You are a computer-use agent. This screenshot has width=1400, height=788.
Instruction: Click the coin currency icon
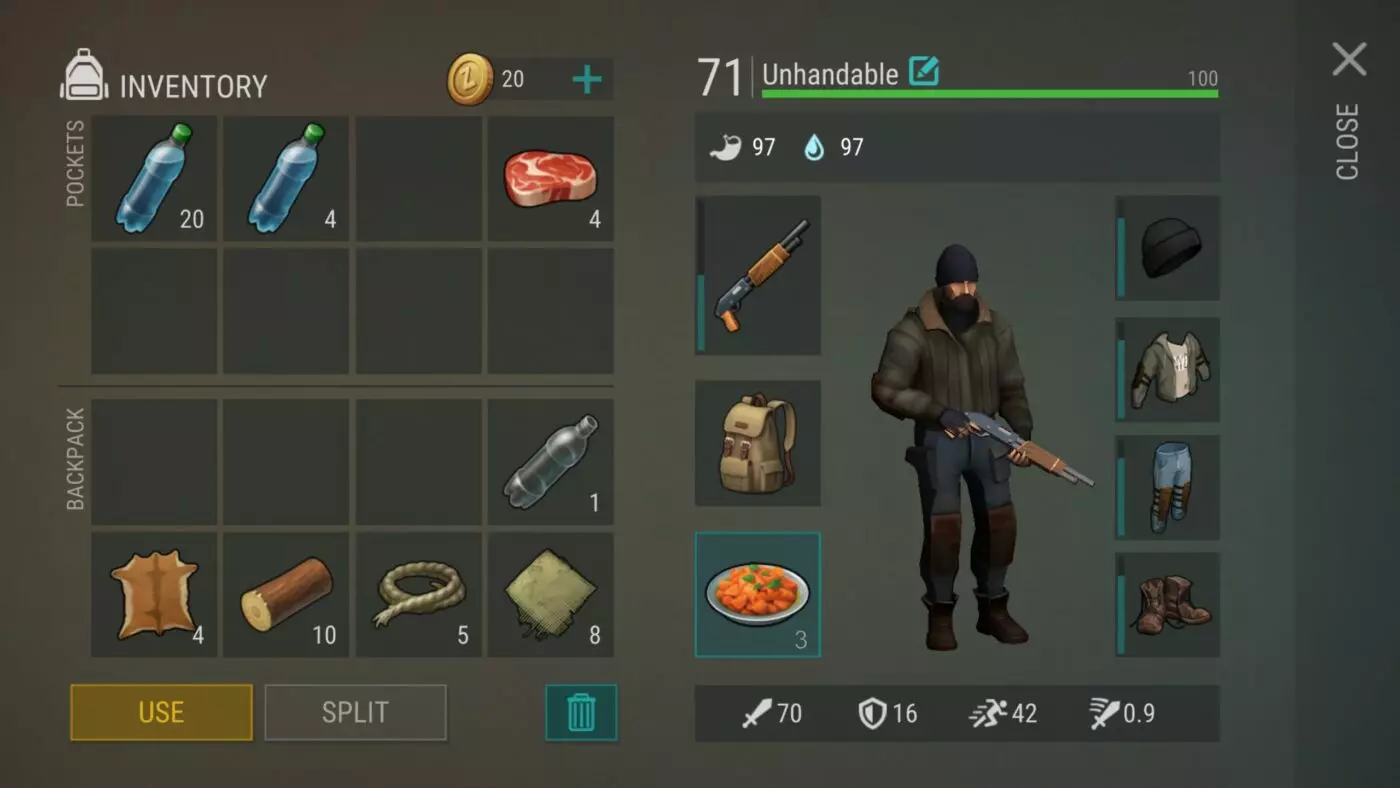(x=470, y=78)
